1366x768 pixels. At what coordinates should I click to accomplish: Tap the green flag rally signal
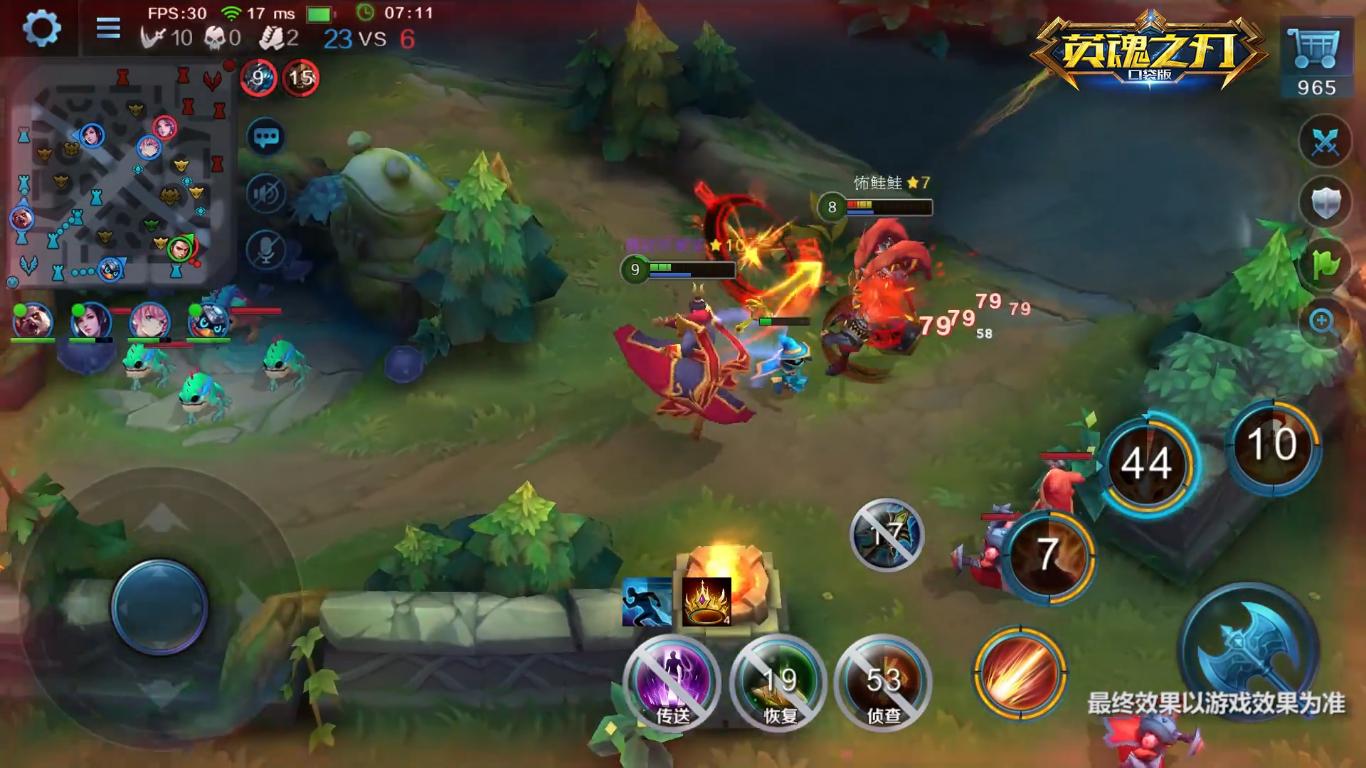click(x=1325, y=264)
